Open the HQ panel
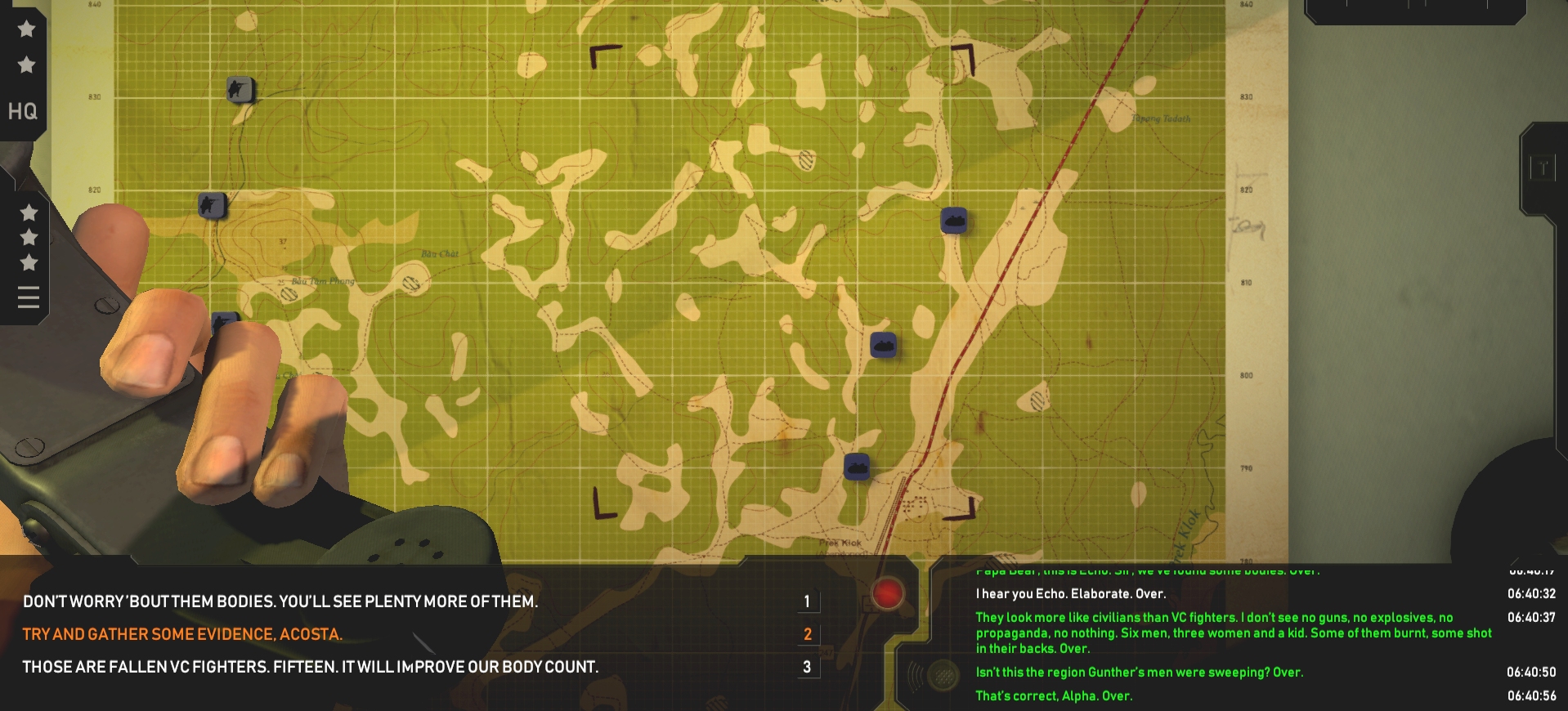 coord(22,111)
